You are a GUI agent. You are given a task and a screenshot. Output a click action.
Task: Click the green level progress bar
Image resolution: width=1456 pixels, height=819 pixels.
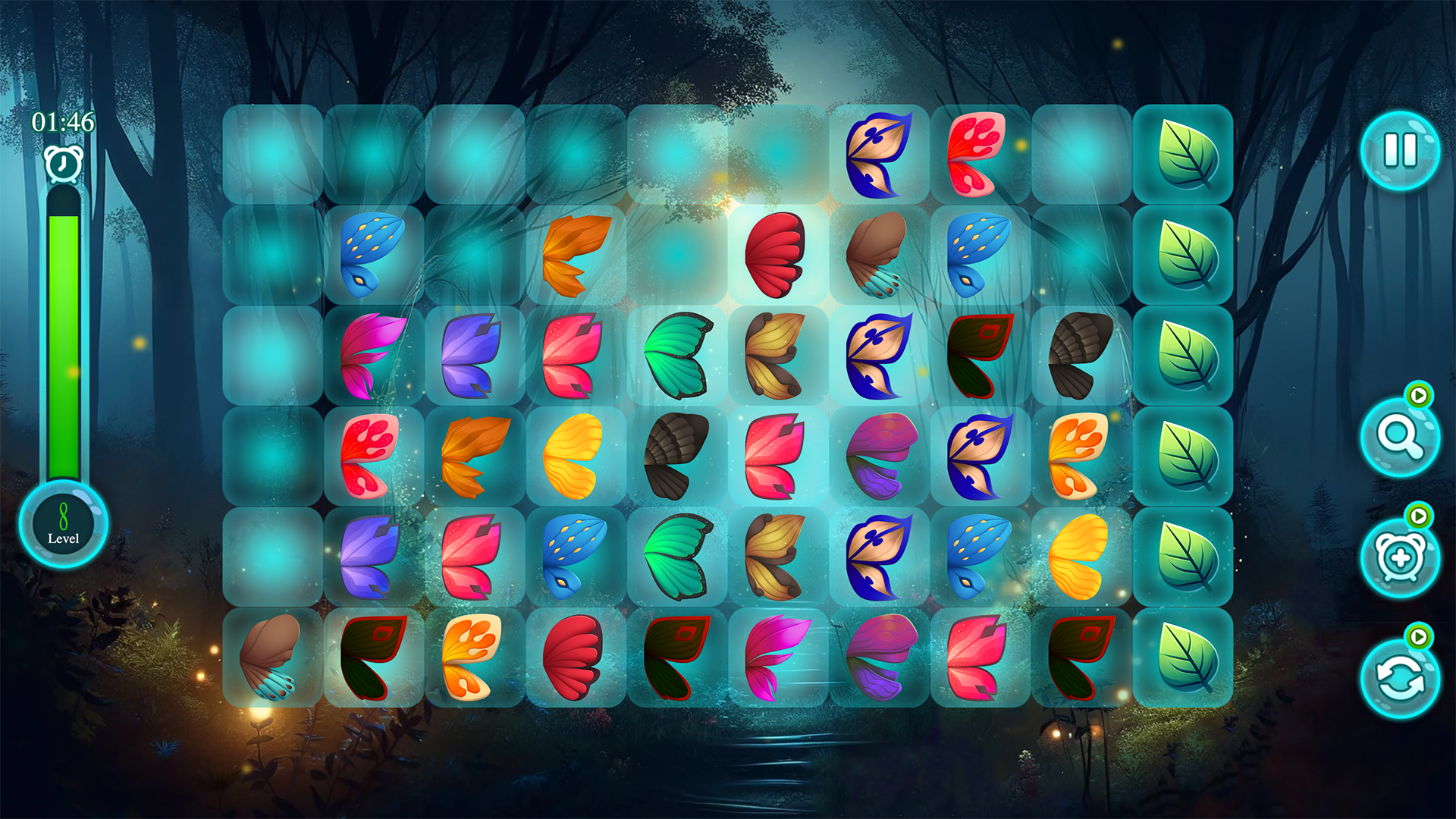click(64, 341)
